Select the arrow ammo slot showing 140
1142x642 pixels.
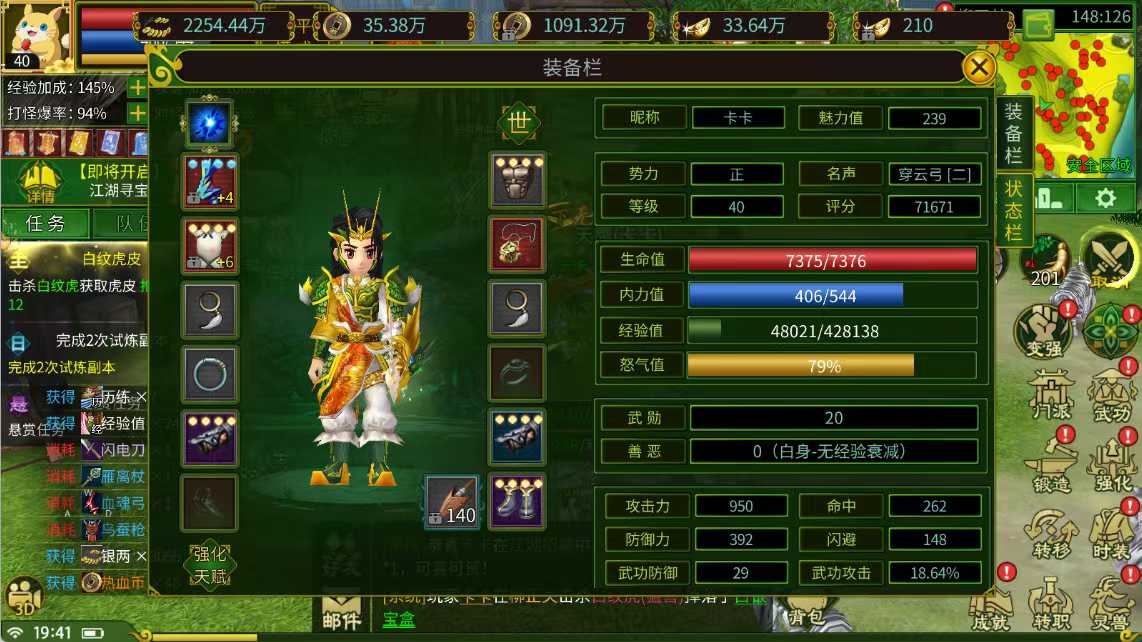(452, 501)
